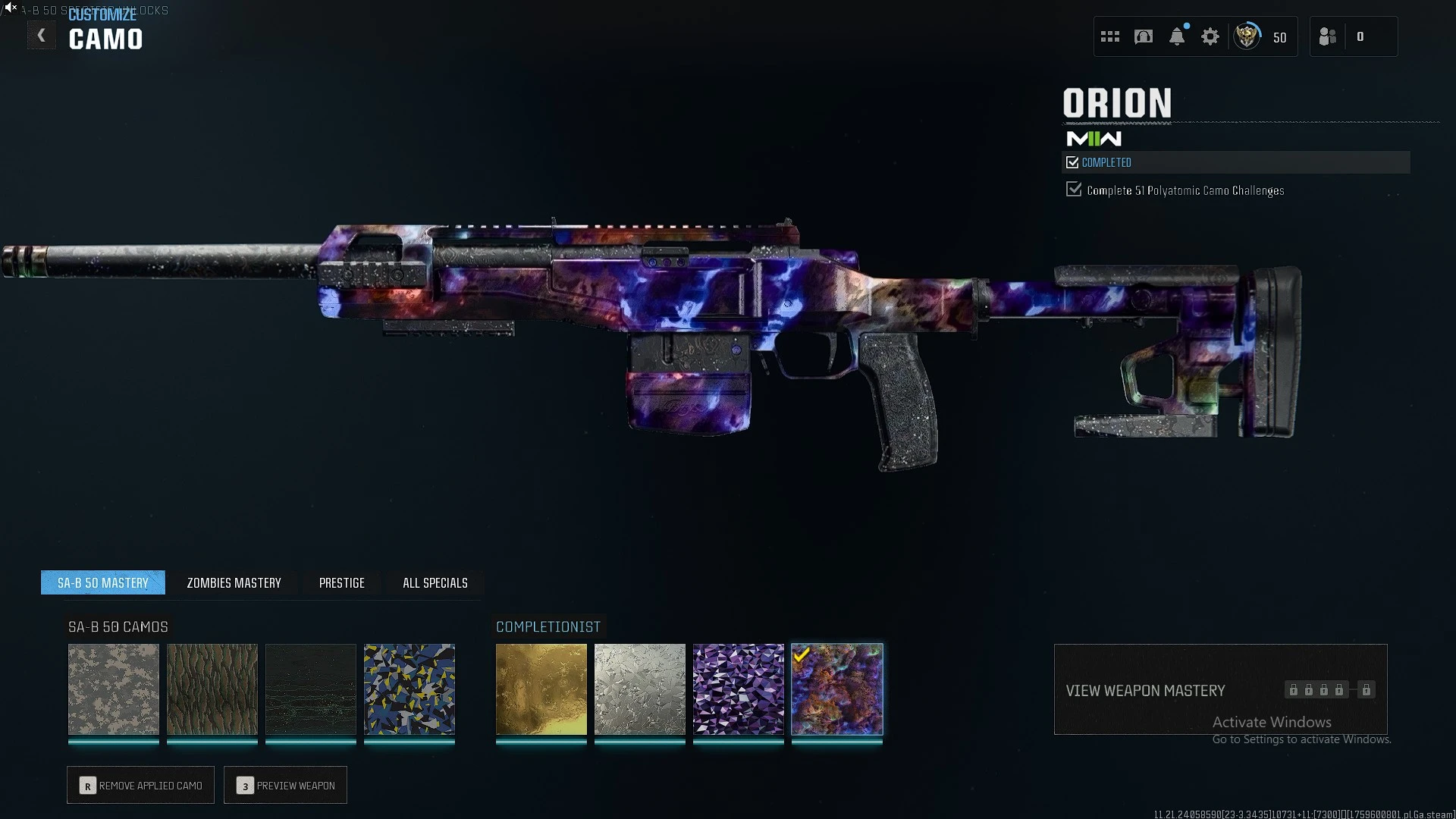
Task: Go back using the arrow beside CAMO
Action: (x=42, y=36)
